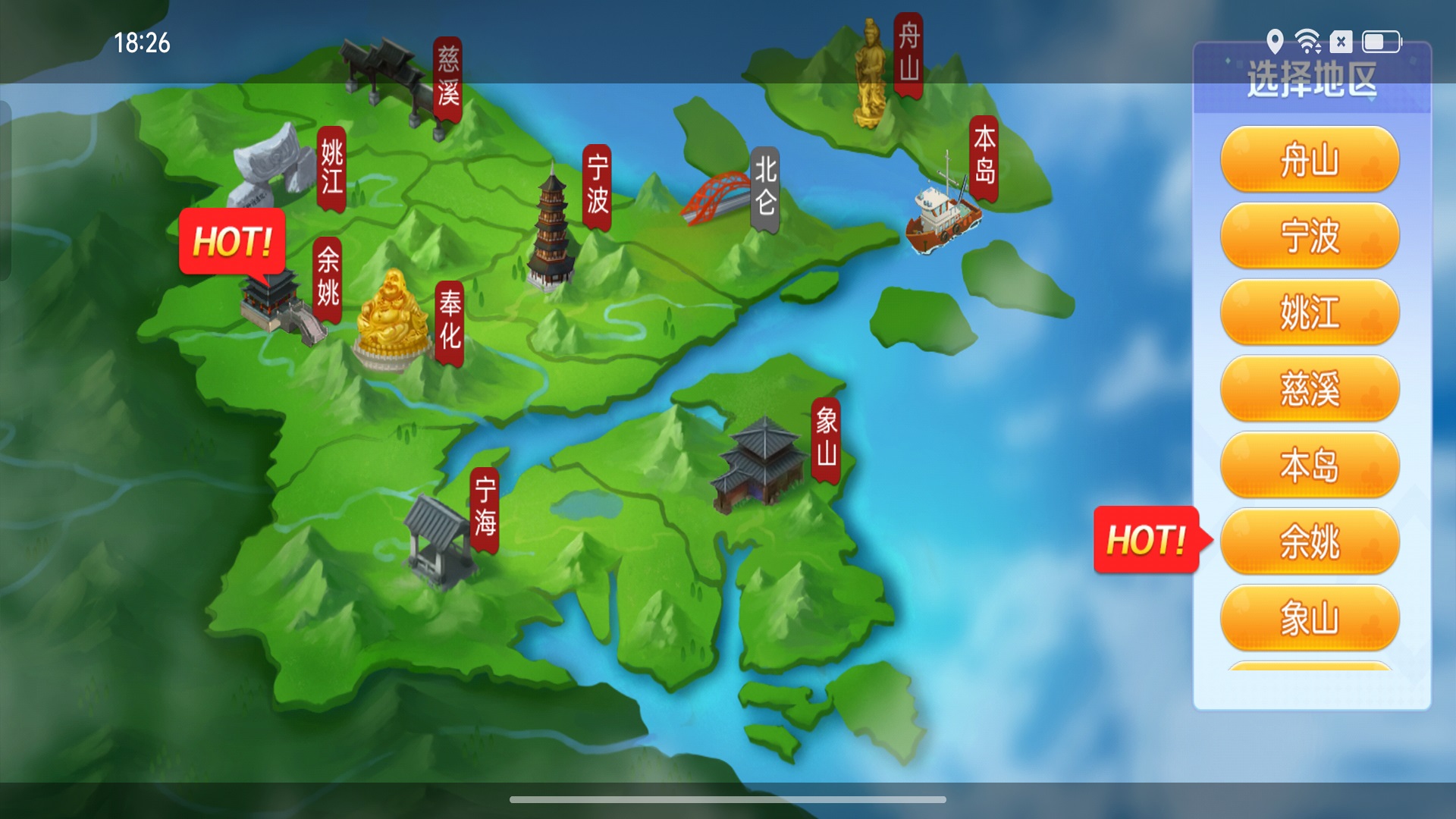Screen dimensions: 1456x819
Task: Select the 宁波 button in the list
Action: coord(1310,237)
